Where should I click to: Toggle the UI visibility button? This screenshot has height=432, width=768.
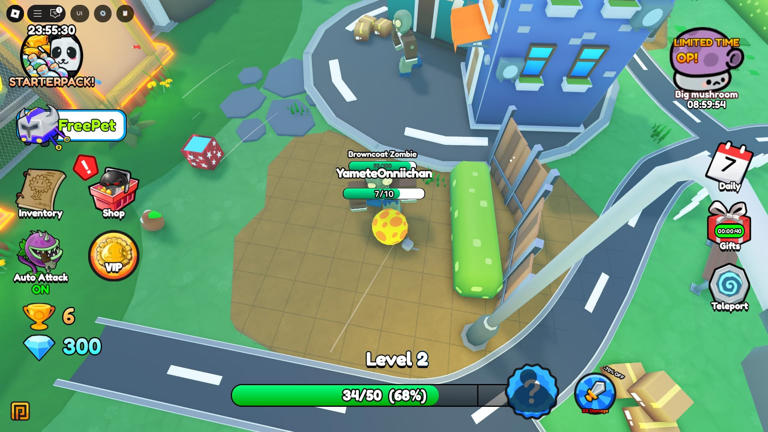pyautogui.click(x=79, y=13)
